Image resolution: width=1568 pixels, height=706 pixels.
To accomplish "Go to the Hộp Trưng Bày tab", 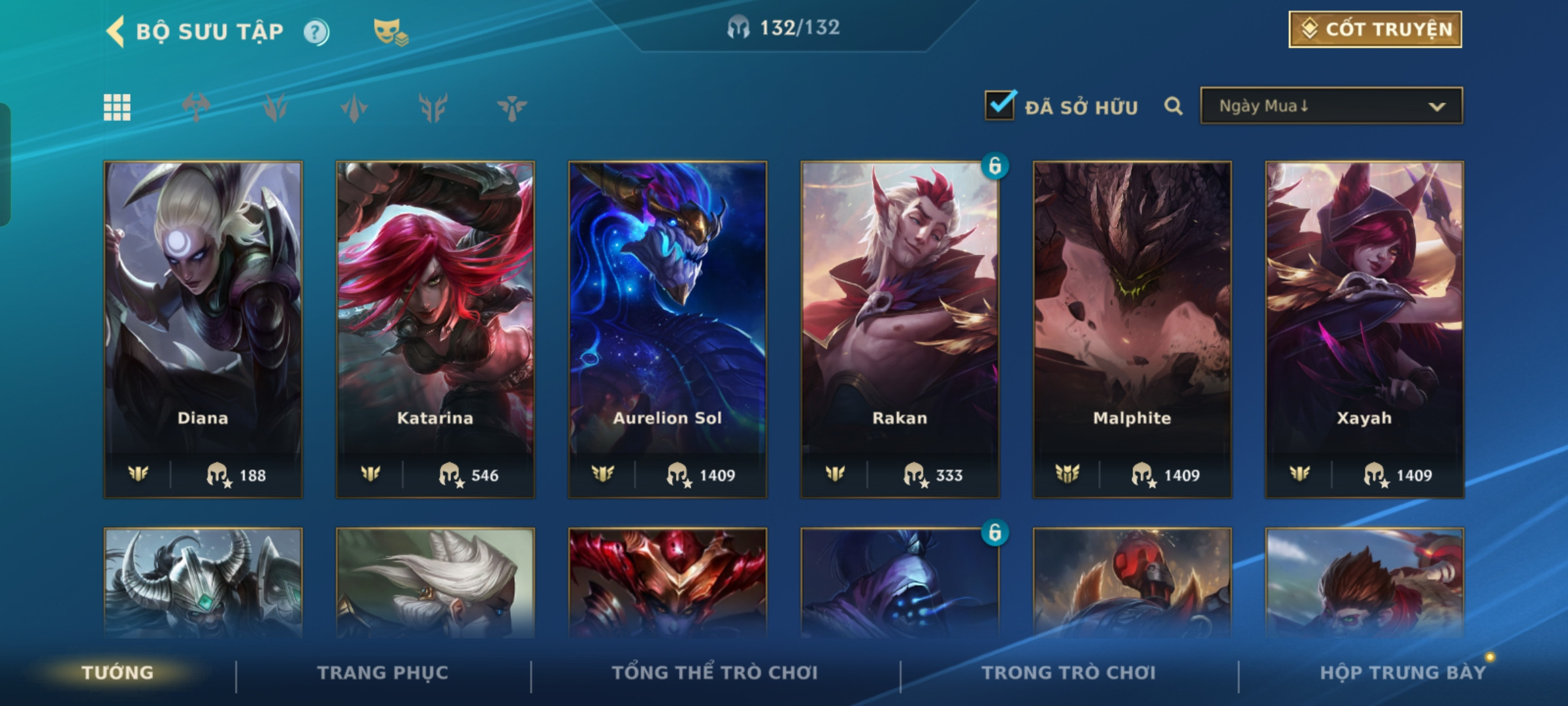I will click(1402, 673).
